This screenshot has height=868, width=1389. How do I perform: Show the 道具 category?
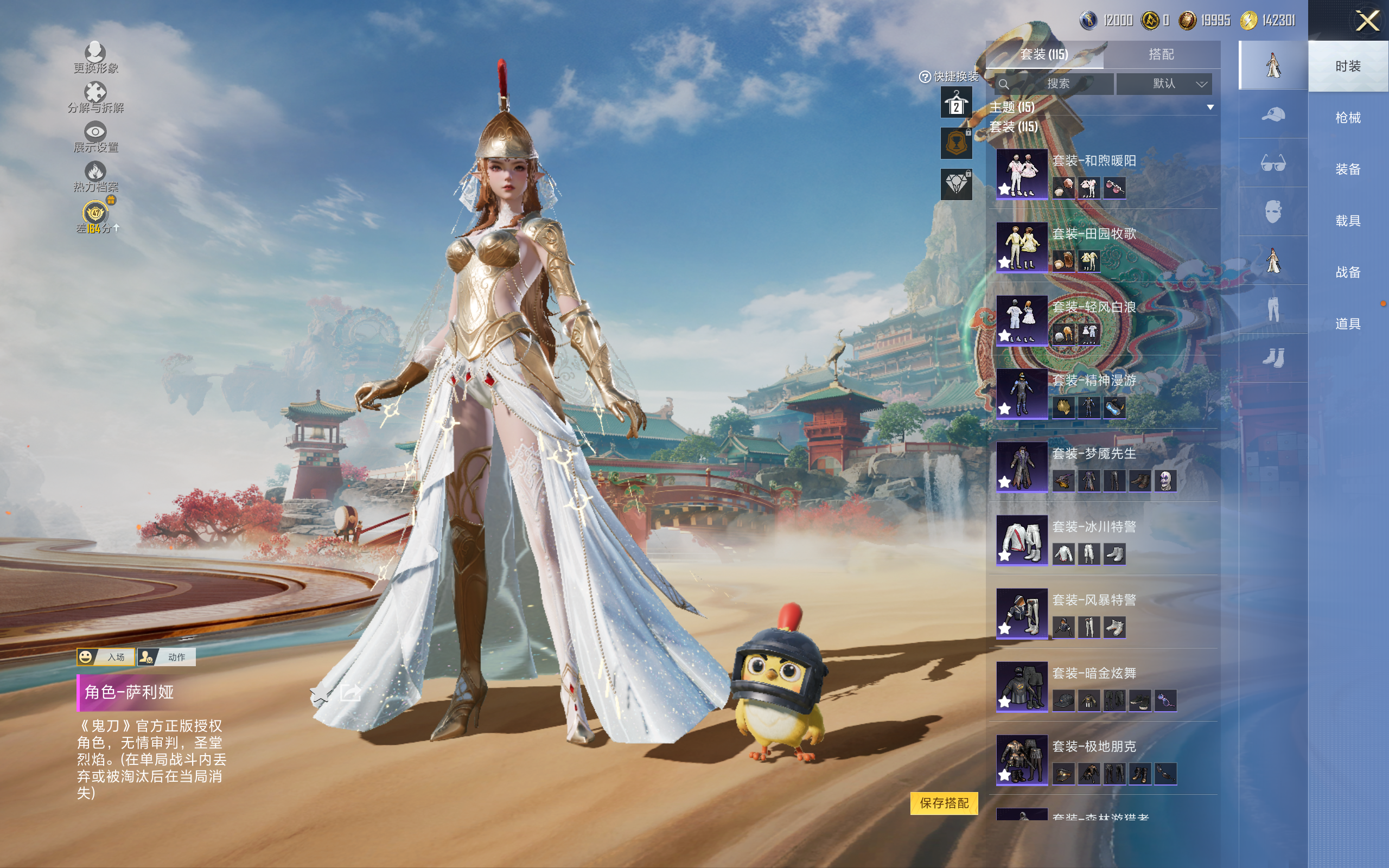(1347, 324)
